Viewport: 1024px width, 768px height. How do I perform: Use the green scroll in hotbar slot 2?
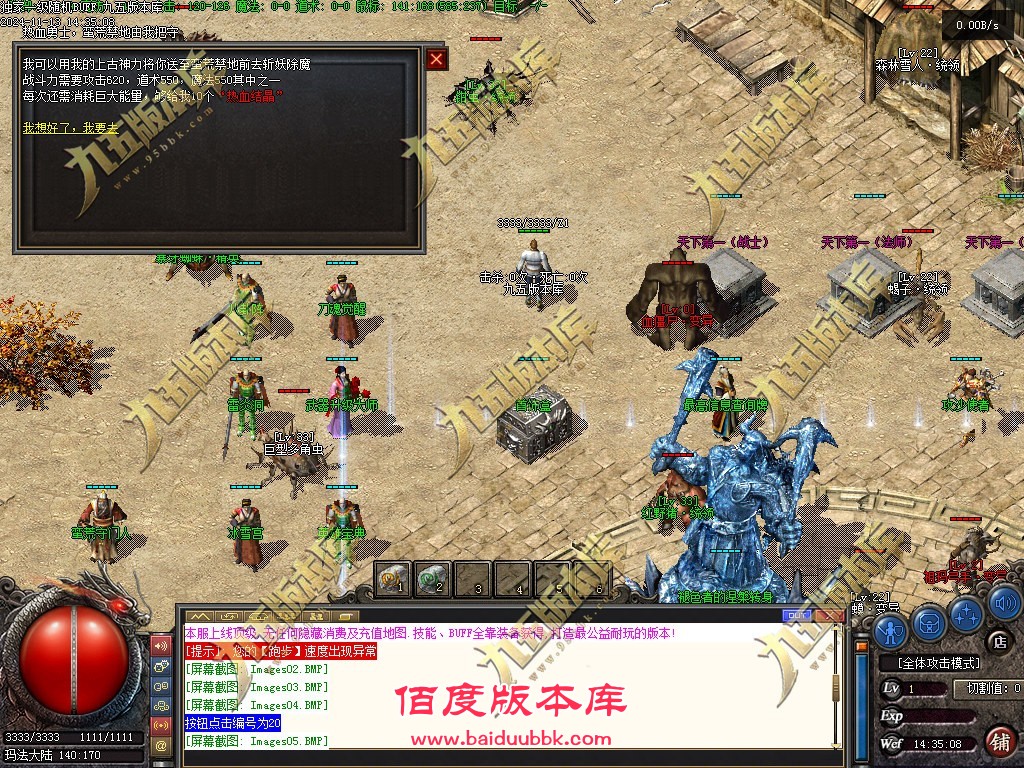433,579
